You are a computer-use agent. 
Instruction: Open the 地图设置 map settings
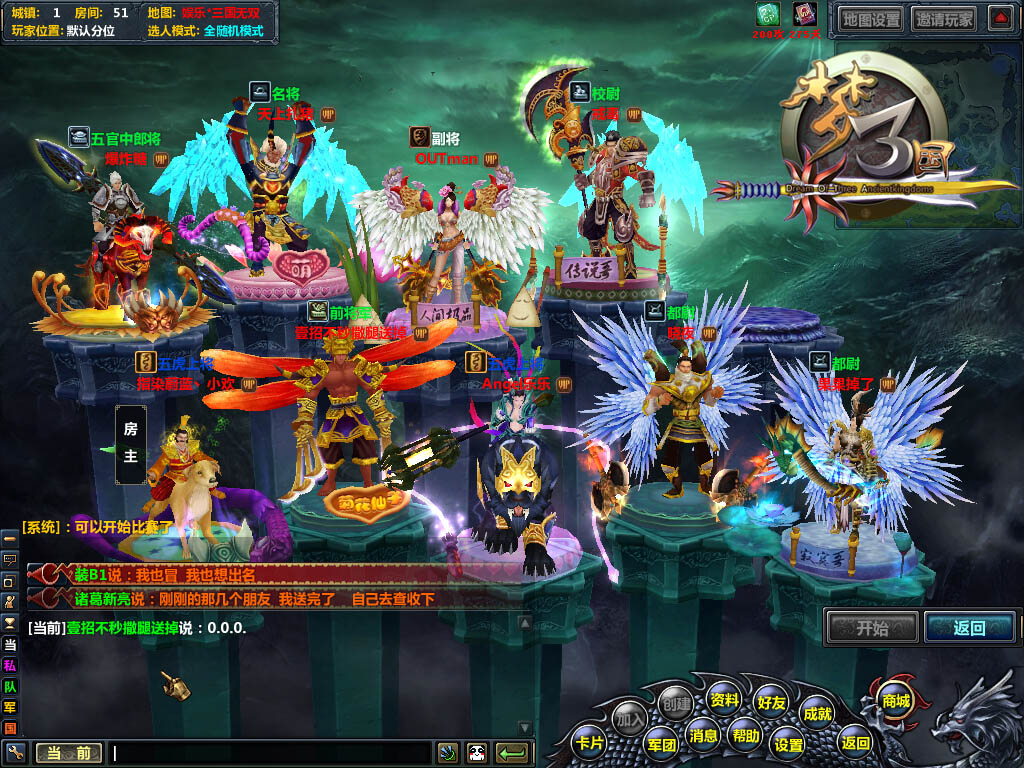(870, 18)
